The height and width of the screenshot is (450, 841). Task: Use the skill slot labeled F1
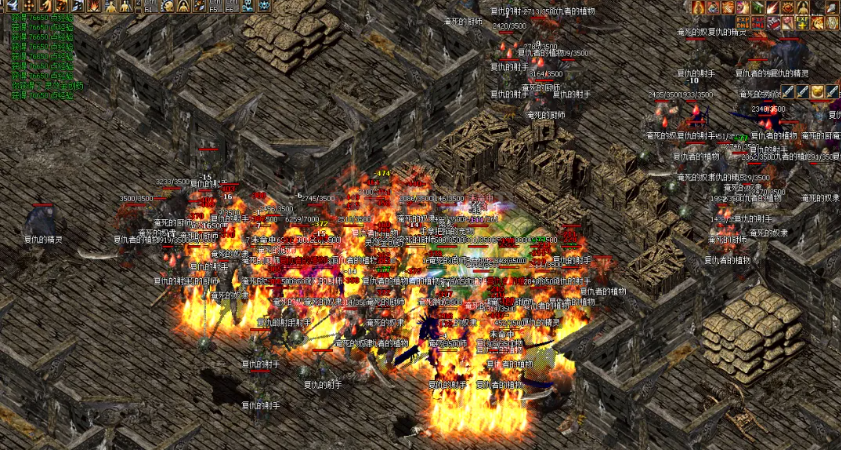(x=148, y=7)
